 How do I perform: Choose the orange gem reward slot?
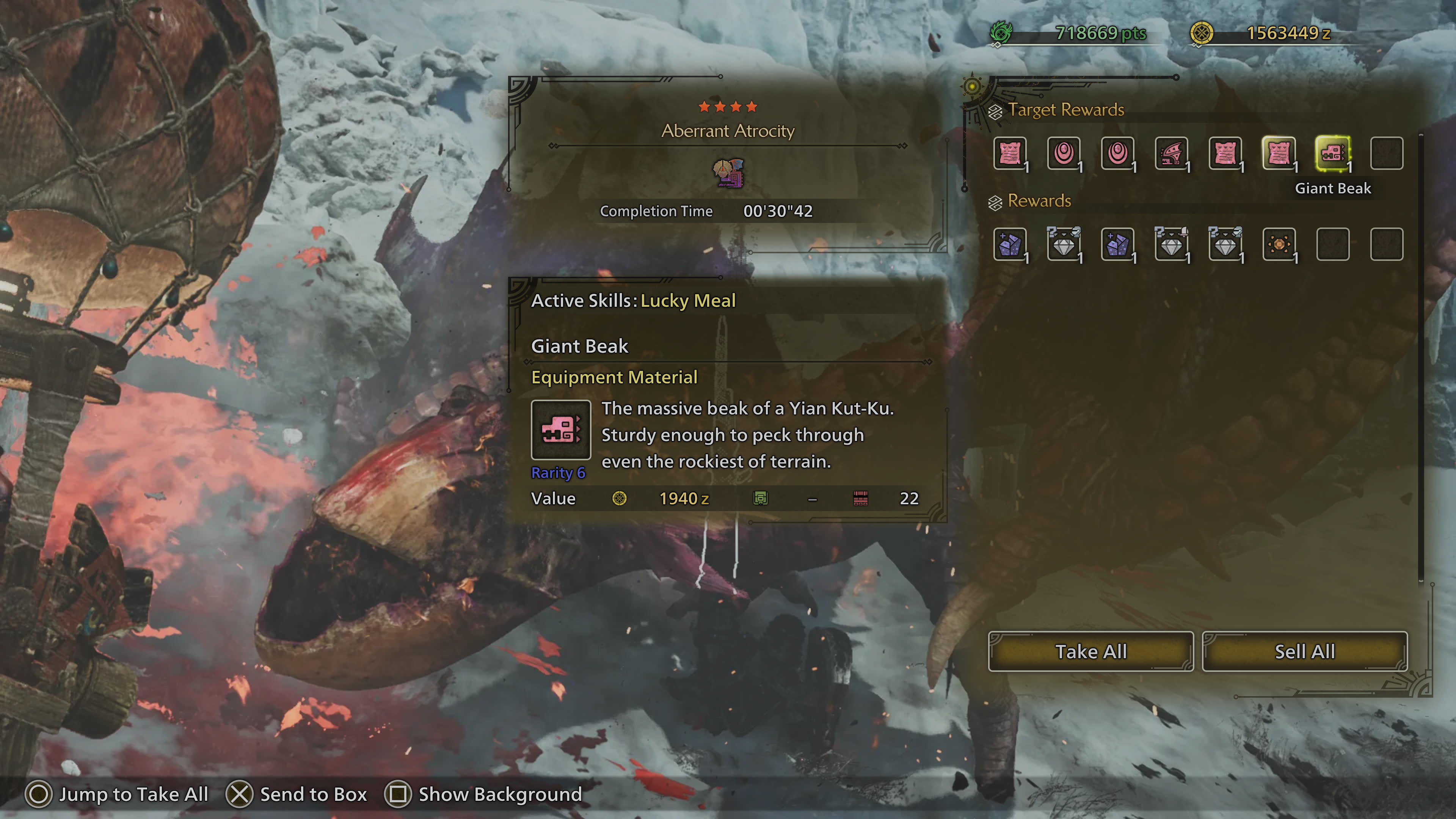tap(1279, 245)
